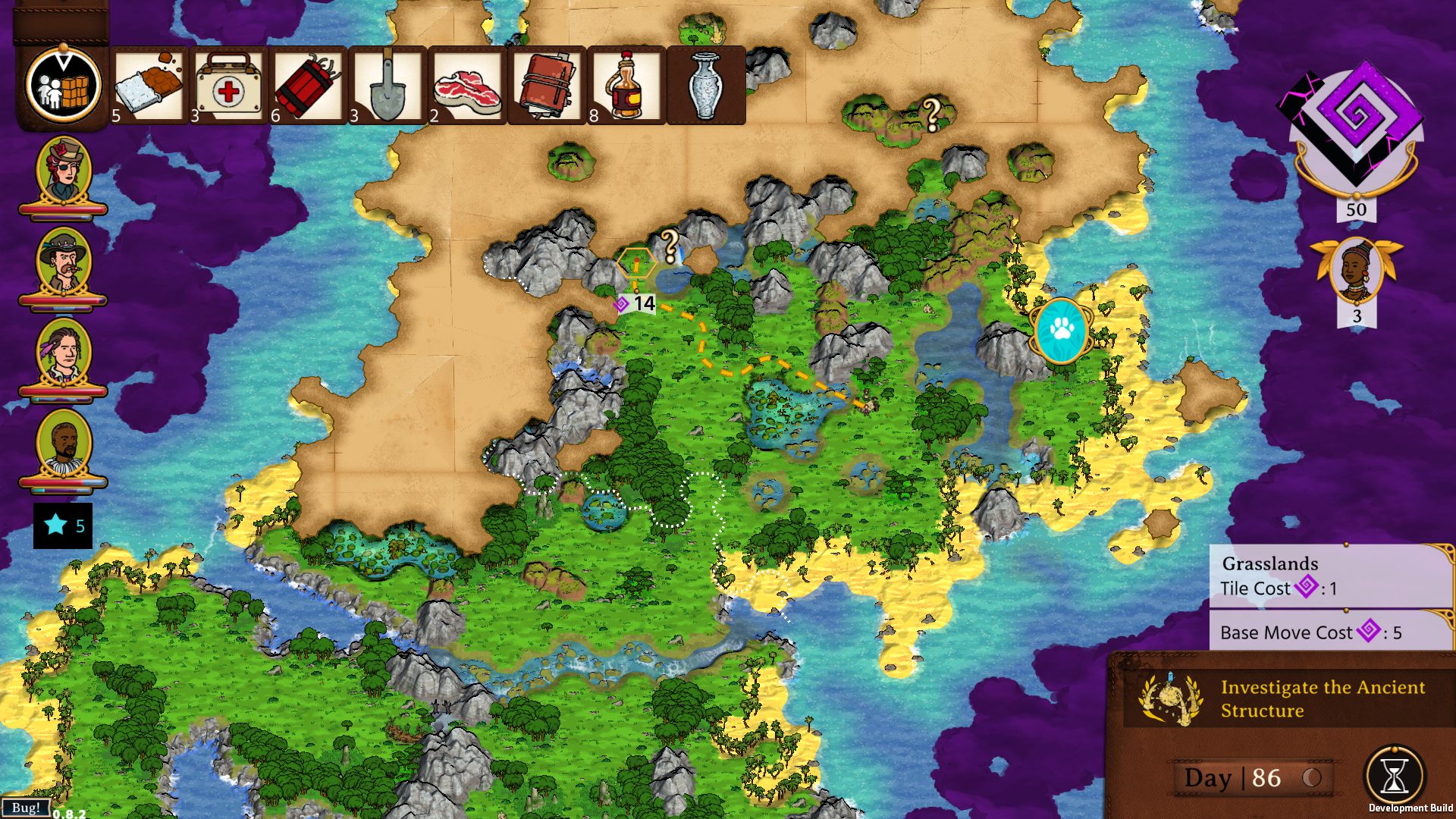Expand the party caravan panel top left

click(62, 83)
